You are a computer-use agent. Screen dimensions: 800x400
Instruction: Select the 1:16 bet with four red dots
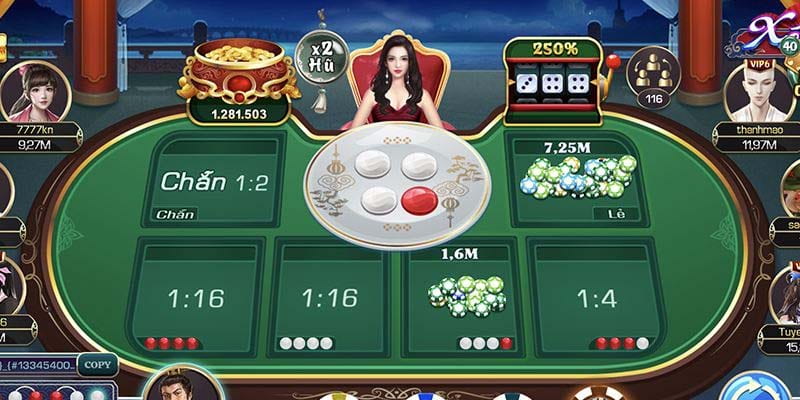[x=196, y=296]
